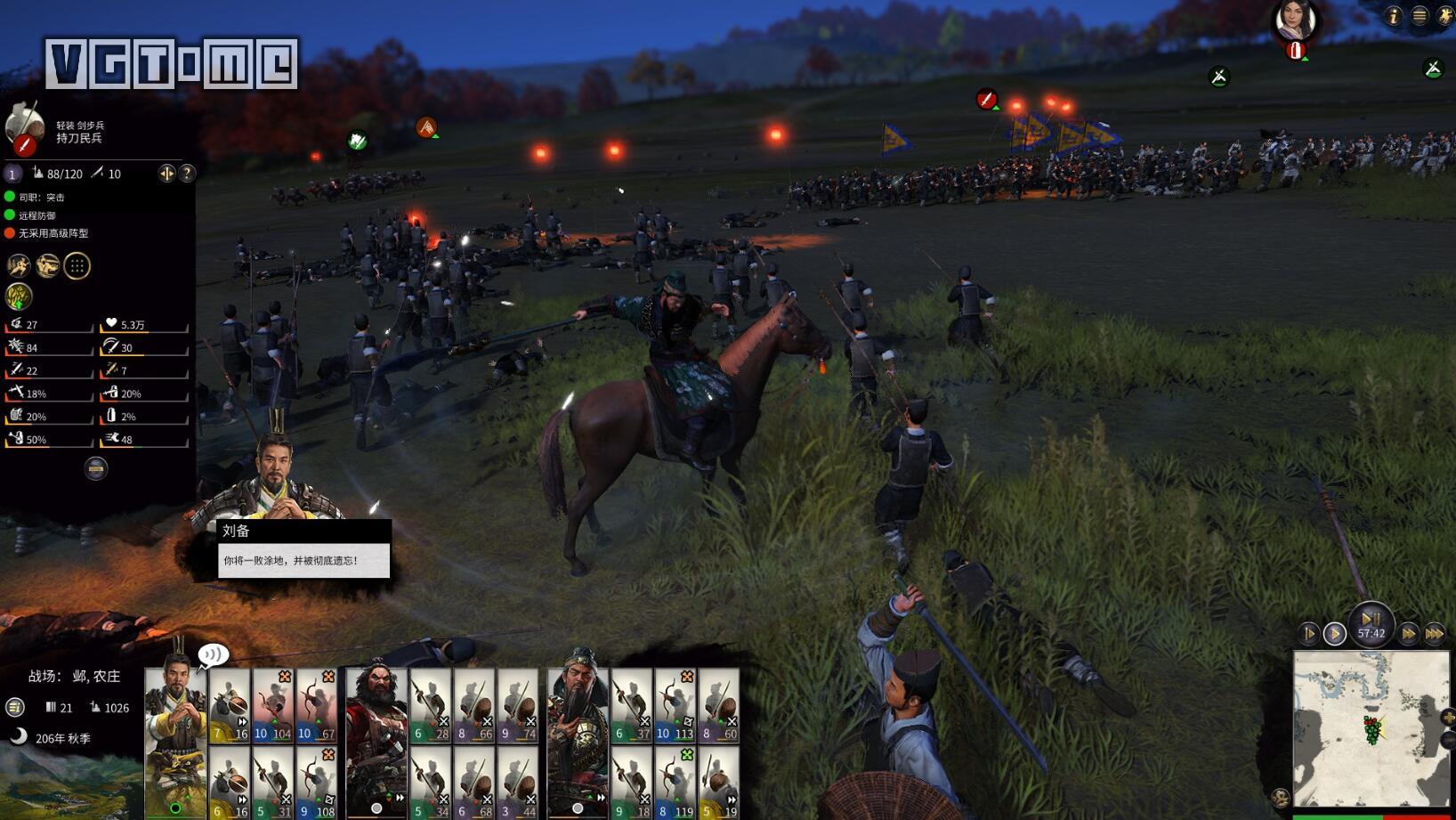Select Zhang Fei's red-armored portrait card
The width and height of the screenshot is (1456, 820).
click(x=376, y=739)
